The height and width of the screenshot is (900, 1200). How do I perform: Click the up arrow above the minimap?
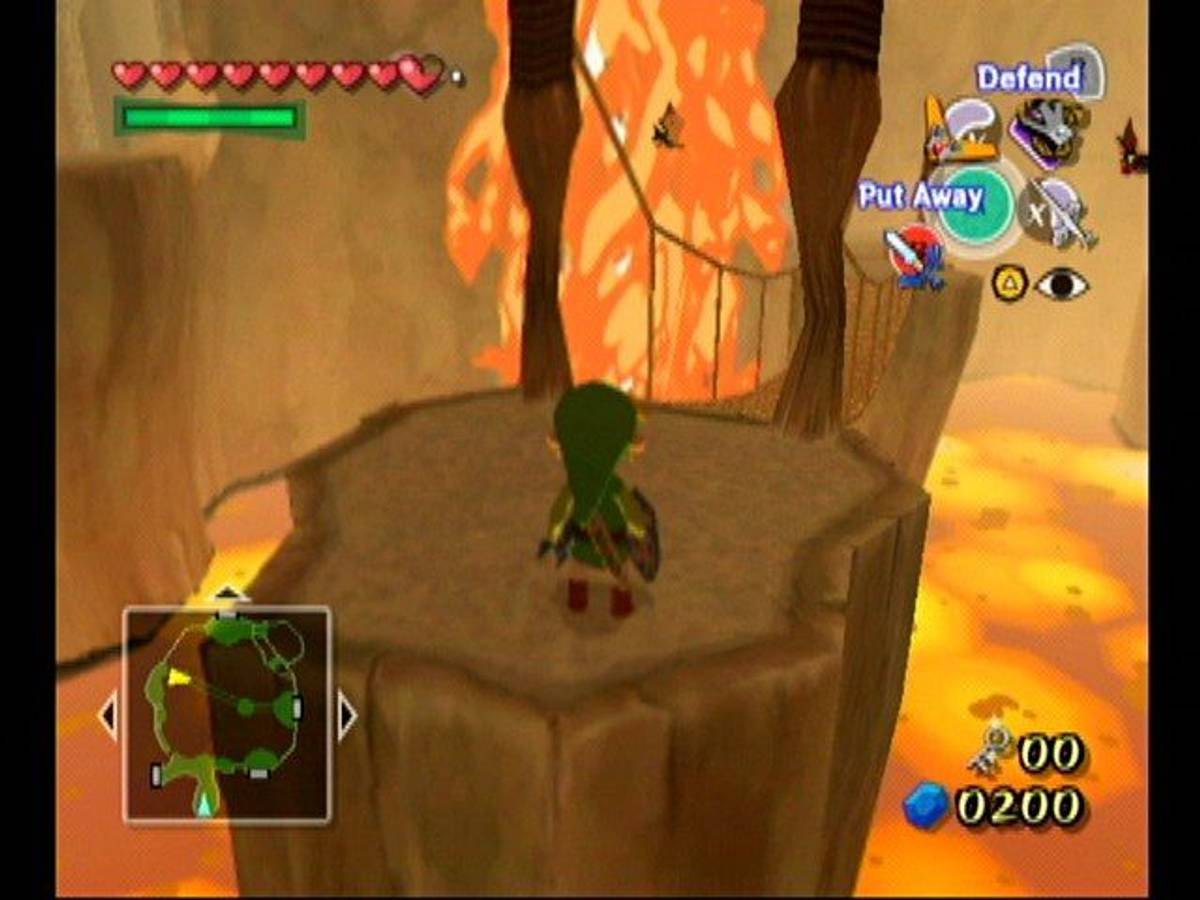[228, 593]
